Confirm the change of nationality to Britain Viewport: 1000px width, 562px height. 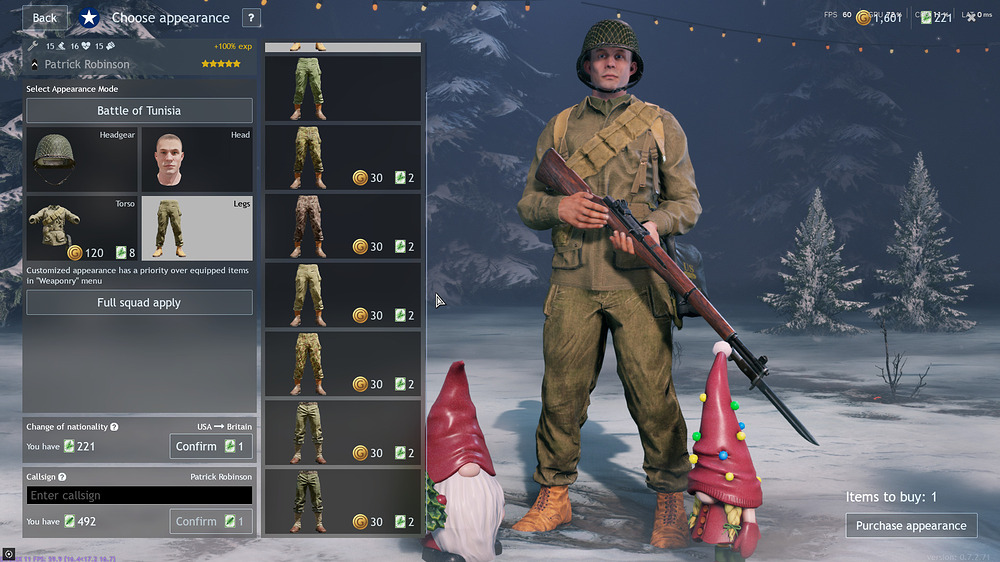210,446
